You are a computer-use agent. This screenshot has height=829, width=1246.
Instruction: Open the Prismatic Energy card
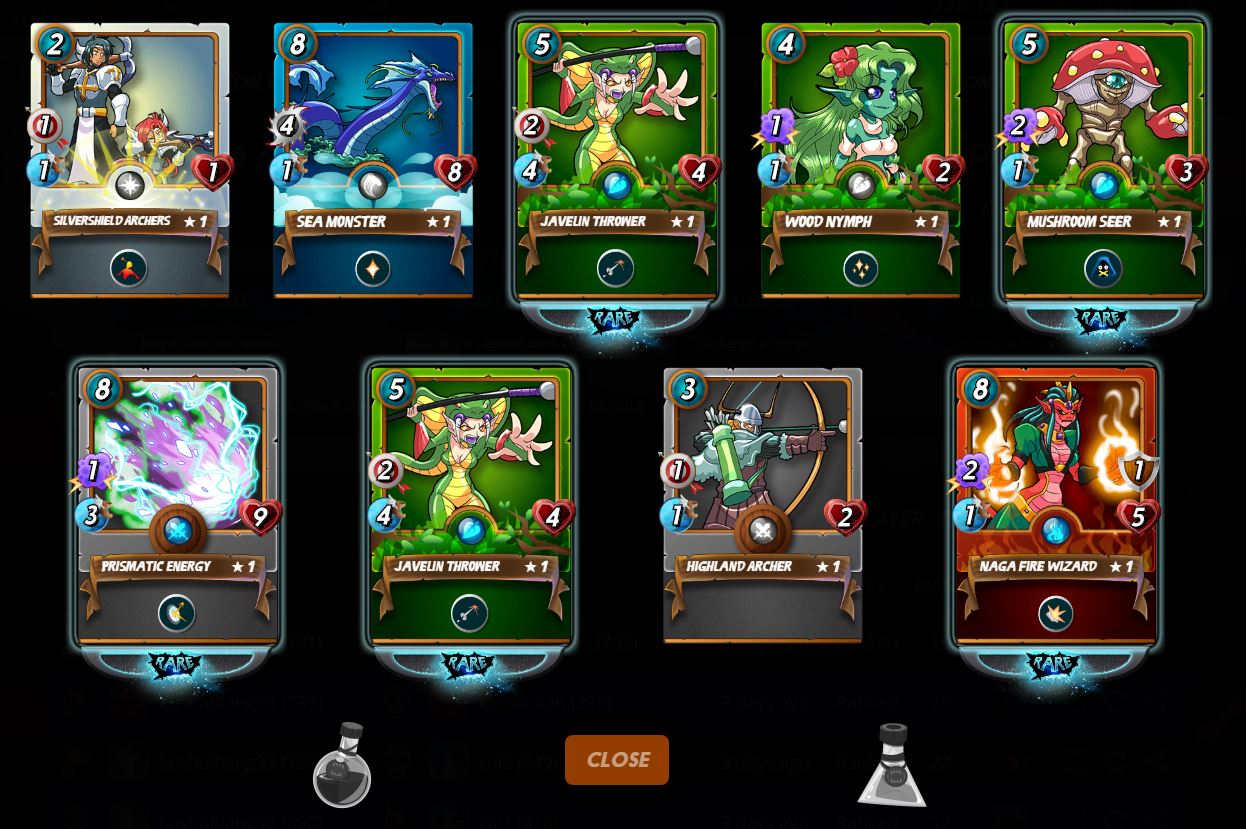[x=177, y=505]
